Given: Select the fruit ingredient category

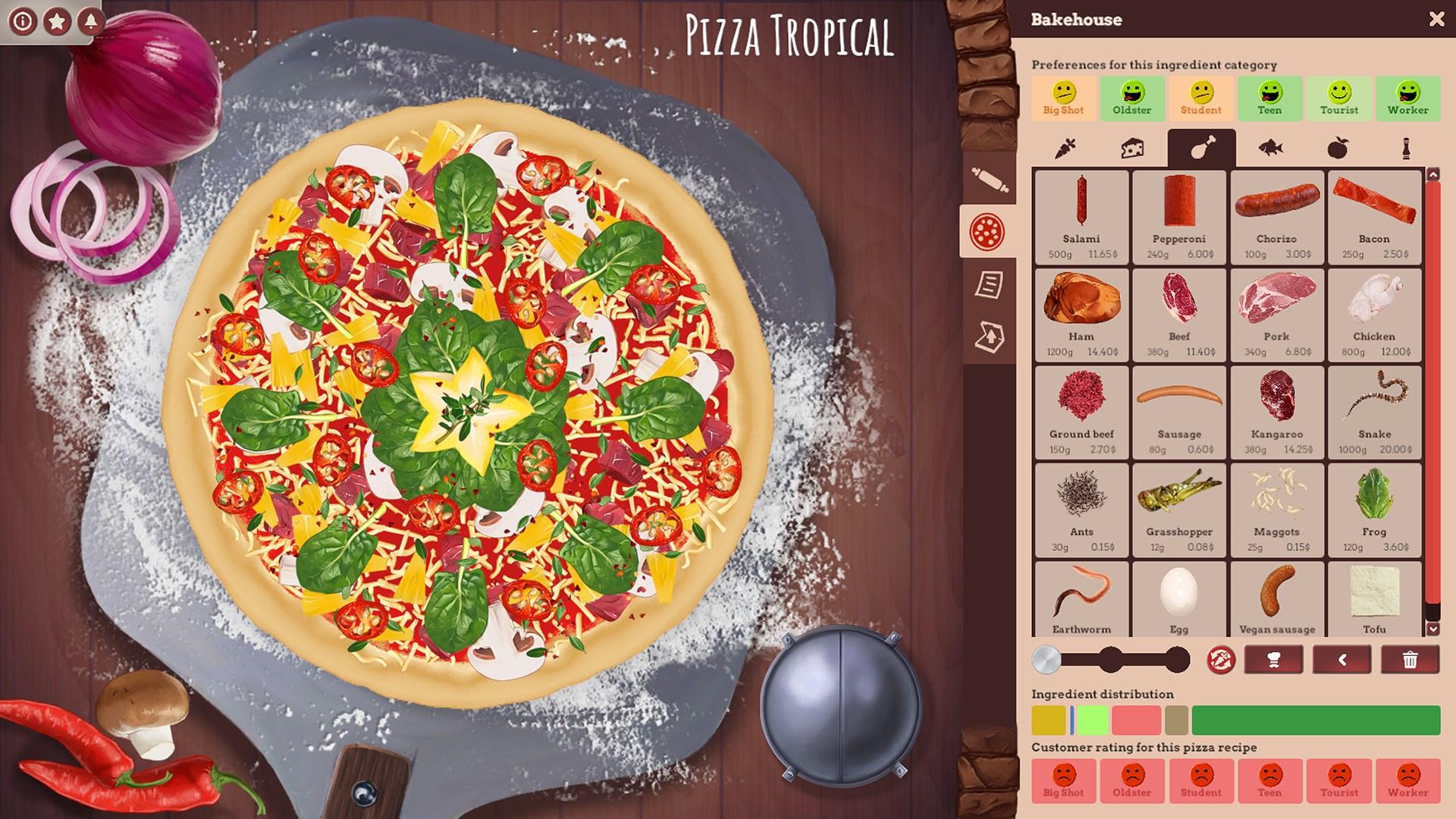Looking at the screenshot, I should tap(1340, 149).
